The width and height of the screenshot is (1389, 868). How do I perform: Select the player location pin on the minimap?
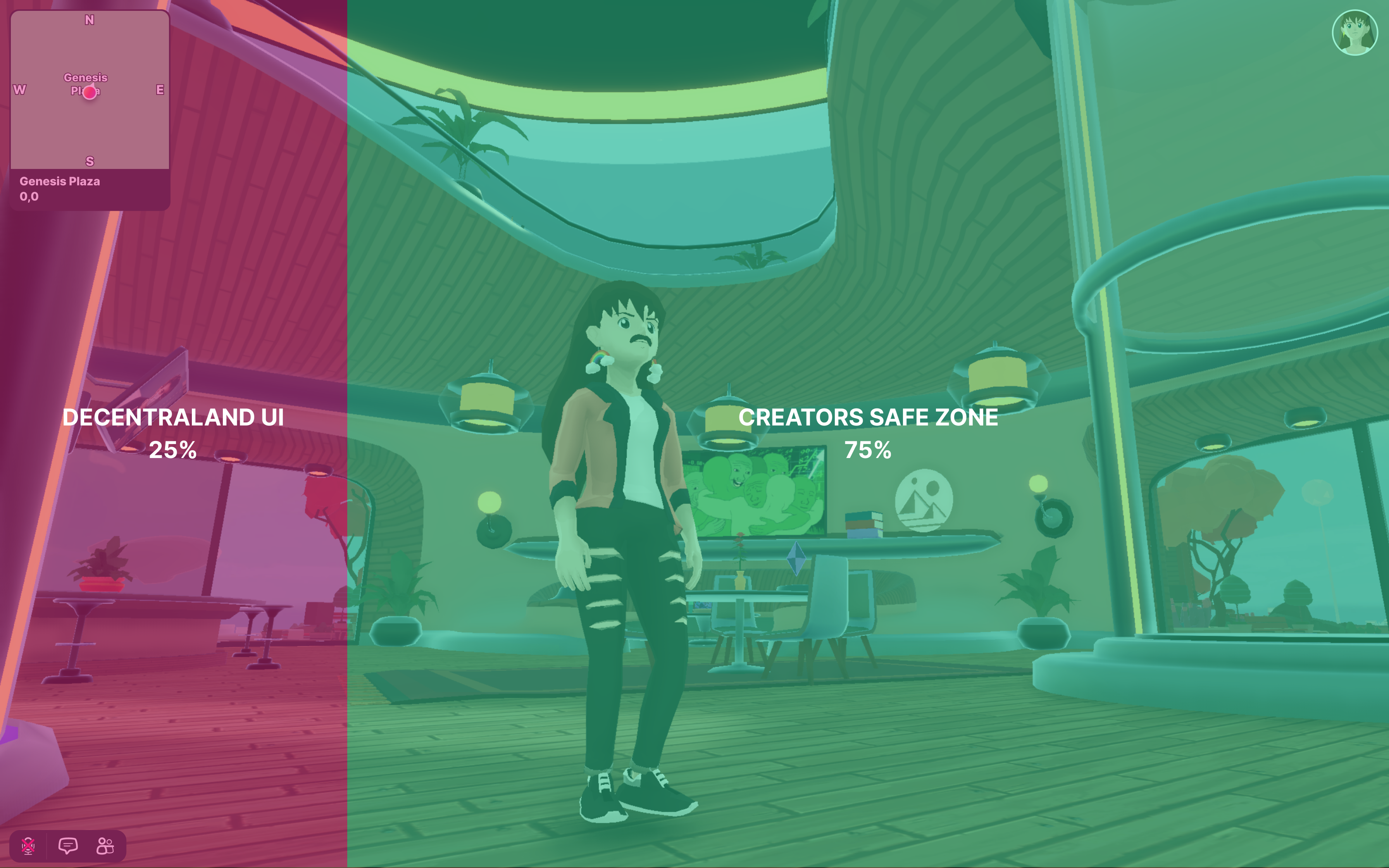(90, 92)
